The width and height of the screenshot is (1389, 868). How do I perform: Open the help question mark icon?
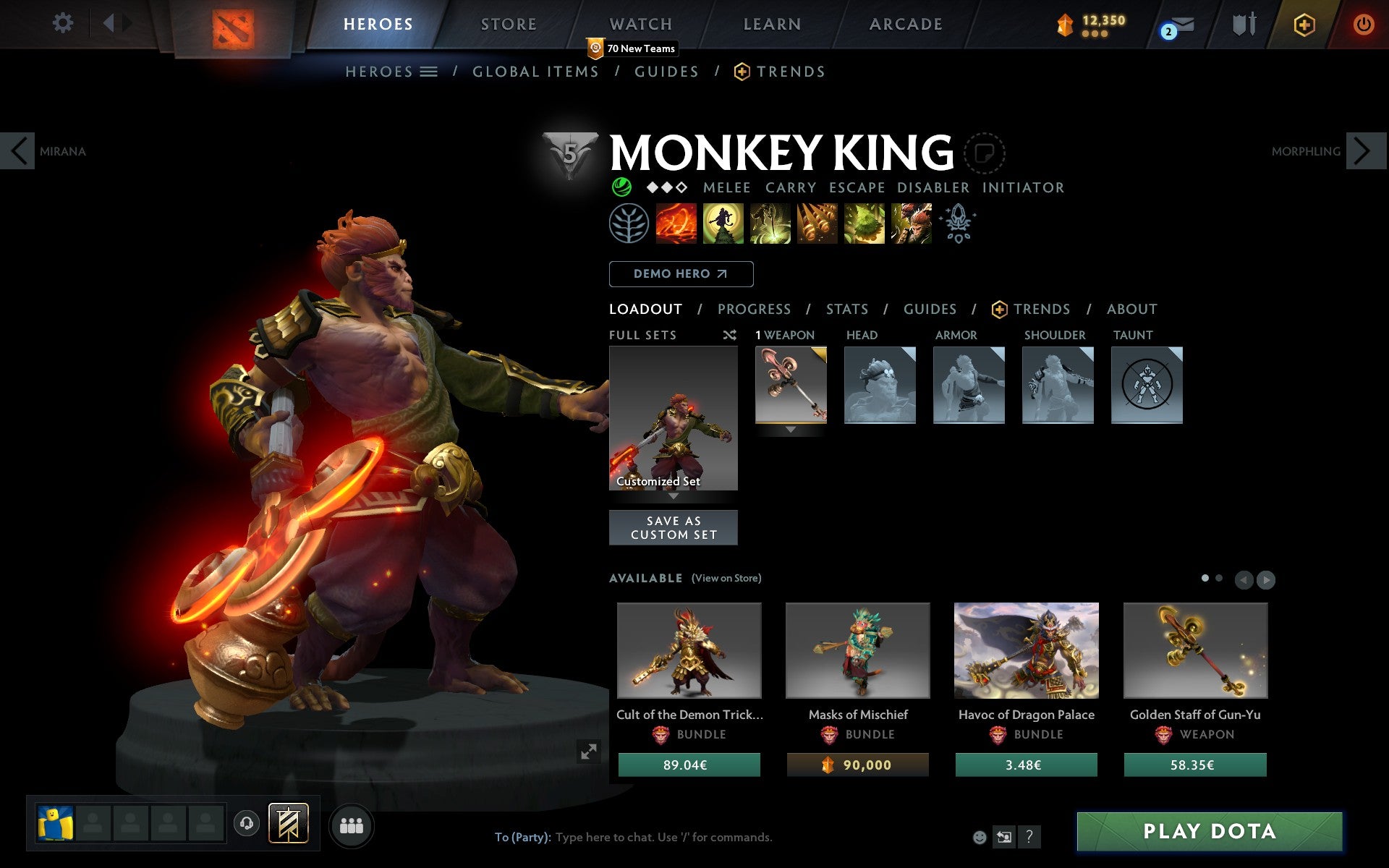(x=1029, y=838)
